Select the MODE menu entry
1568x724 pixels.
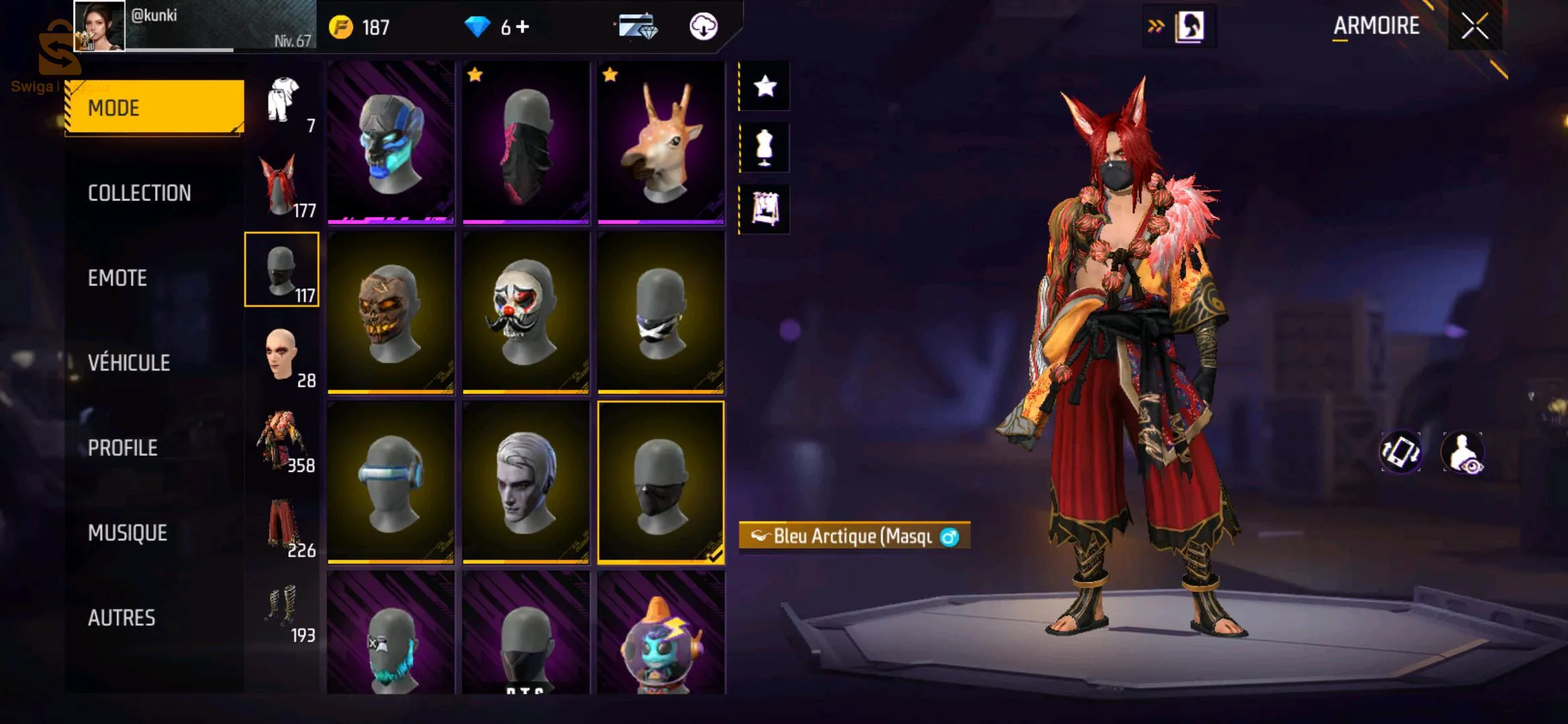[154, 107]
